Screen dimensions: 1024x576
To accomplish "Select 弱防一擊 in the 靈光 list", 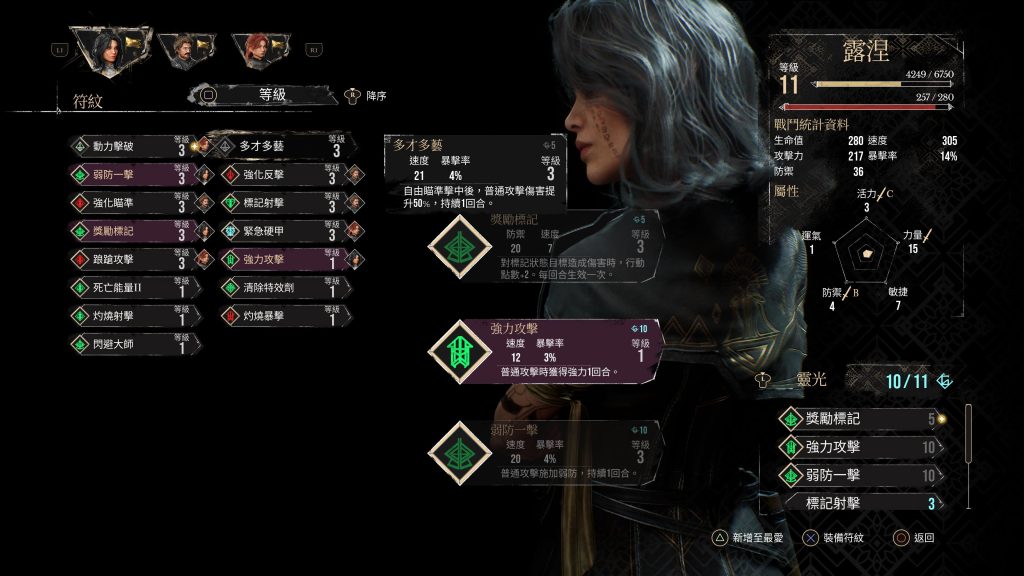I will tap(860, 475).
